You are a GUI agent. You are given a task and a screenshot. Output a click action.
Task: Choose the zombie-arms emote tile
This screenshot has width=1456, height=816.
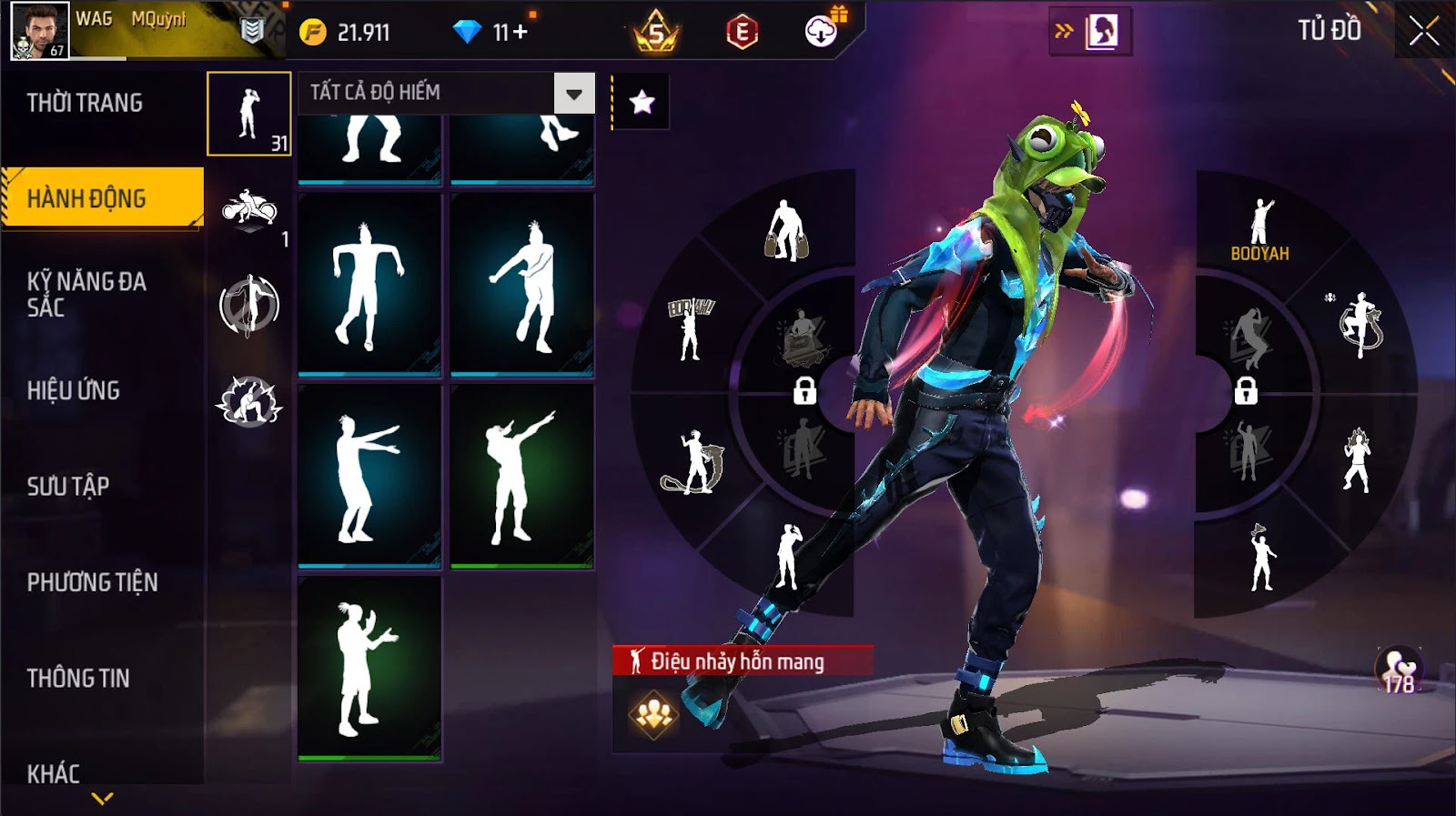369,476
